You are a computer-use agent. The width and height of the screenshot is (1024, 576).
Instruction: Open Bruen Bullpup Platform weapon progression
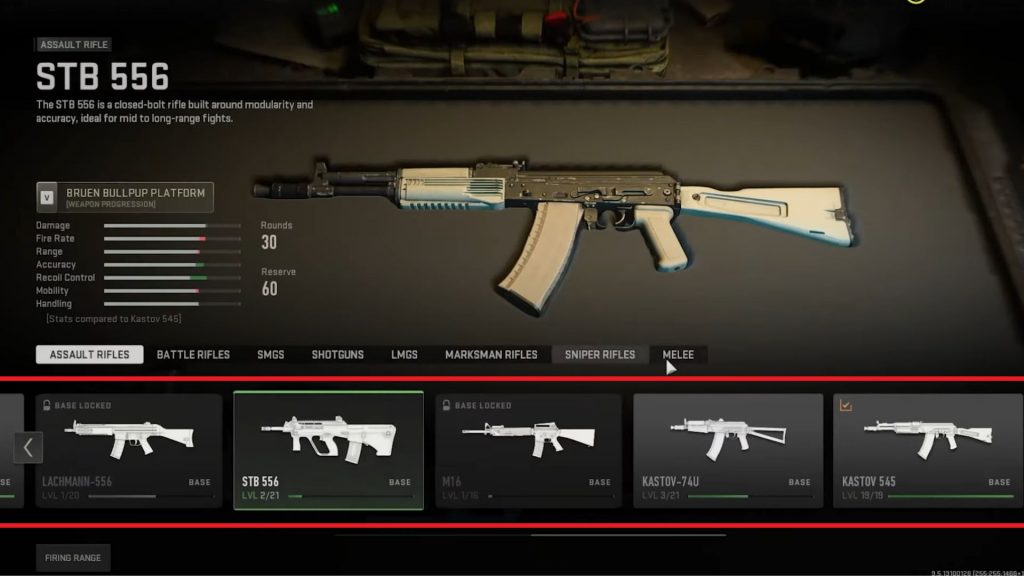124,197
